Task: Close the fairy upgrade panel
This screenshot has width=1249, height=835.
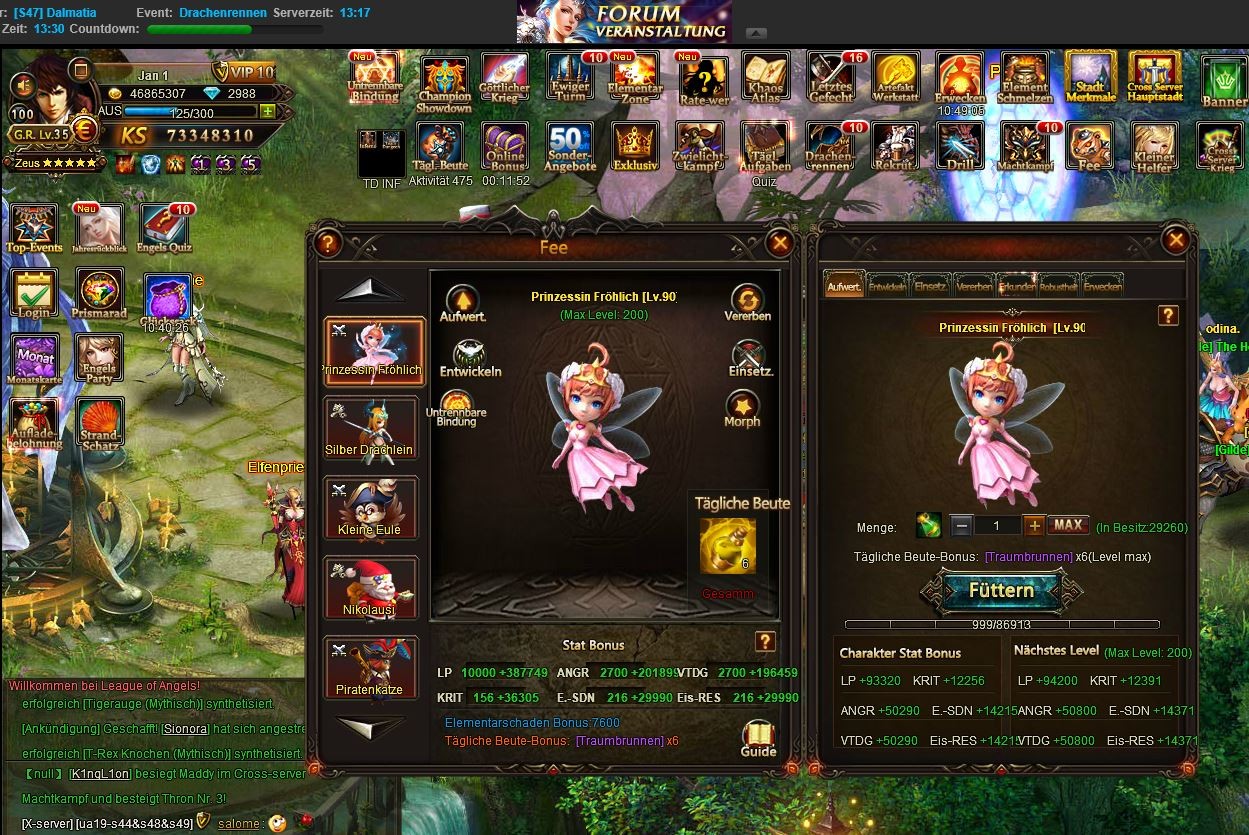Action: [1176, 240]
